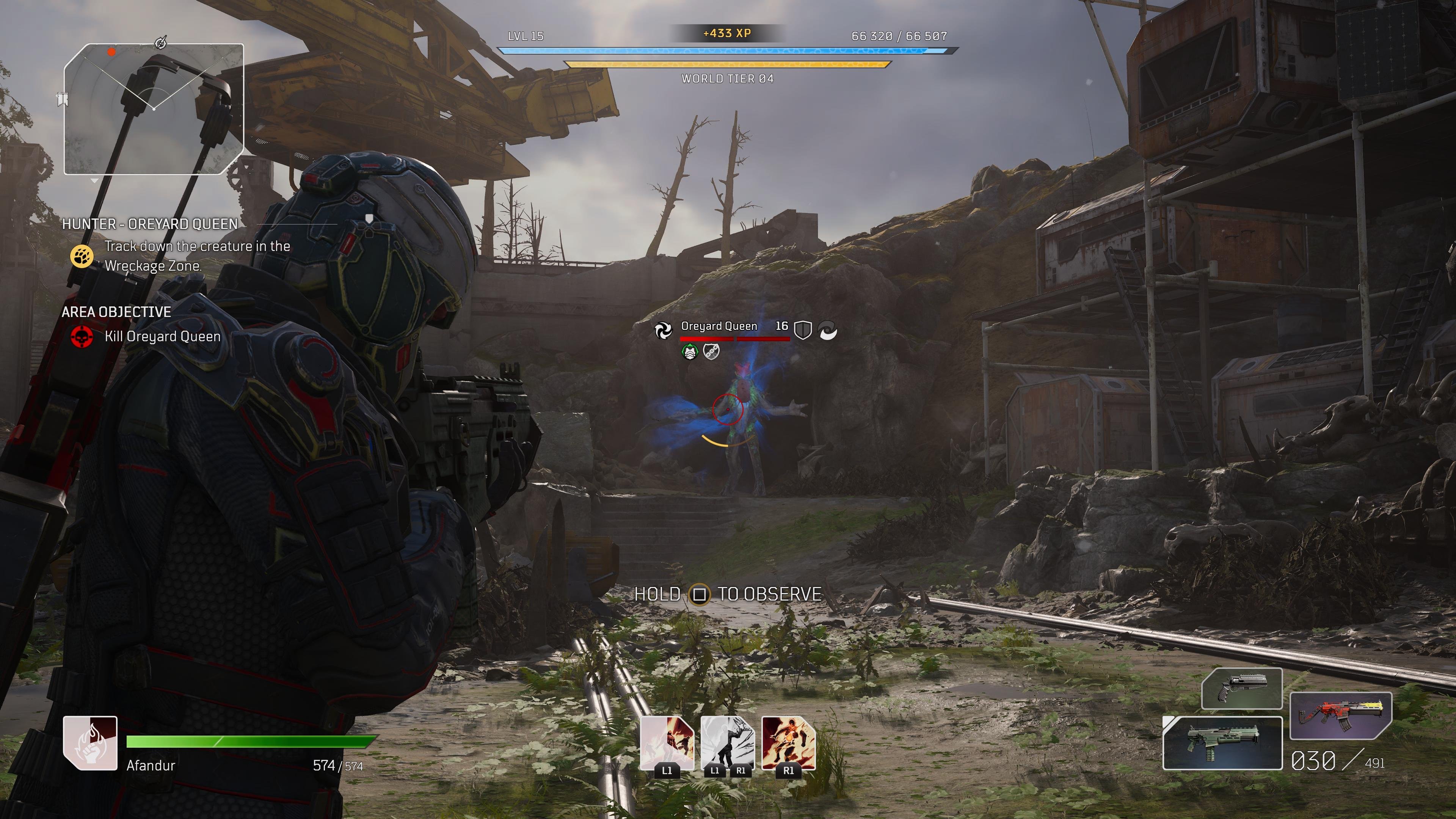Image resolution: width=1456 pixels, height=819 pixels.
Task: Open the minimap in the corner
Action: [153, 109]
